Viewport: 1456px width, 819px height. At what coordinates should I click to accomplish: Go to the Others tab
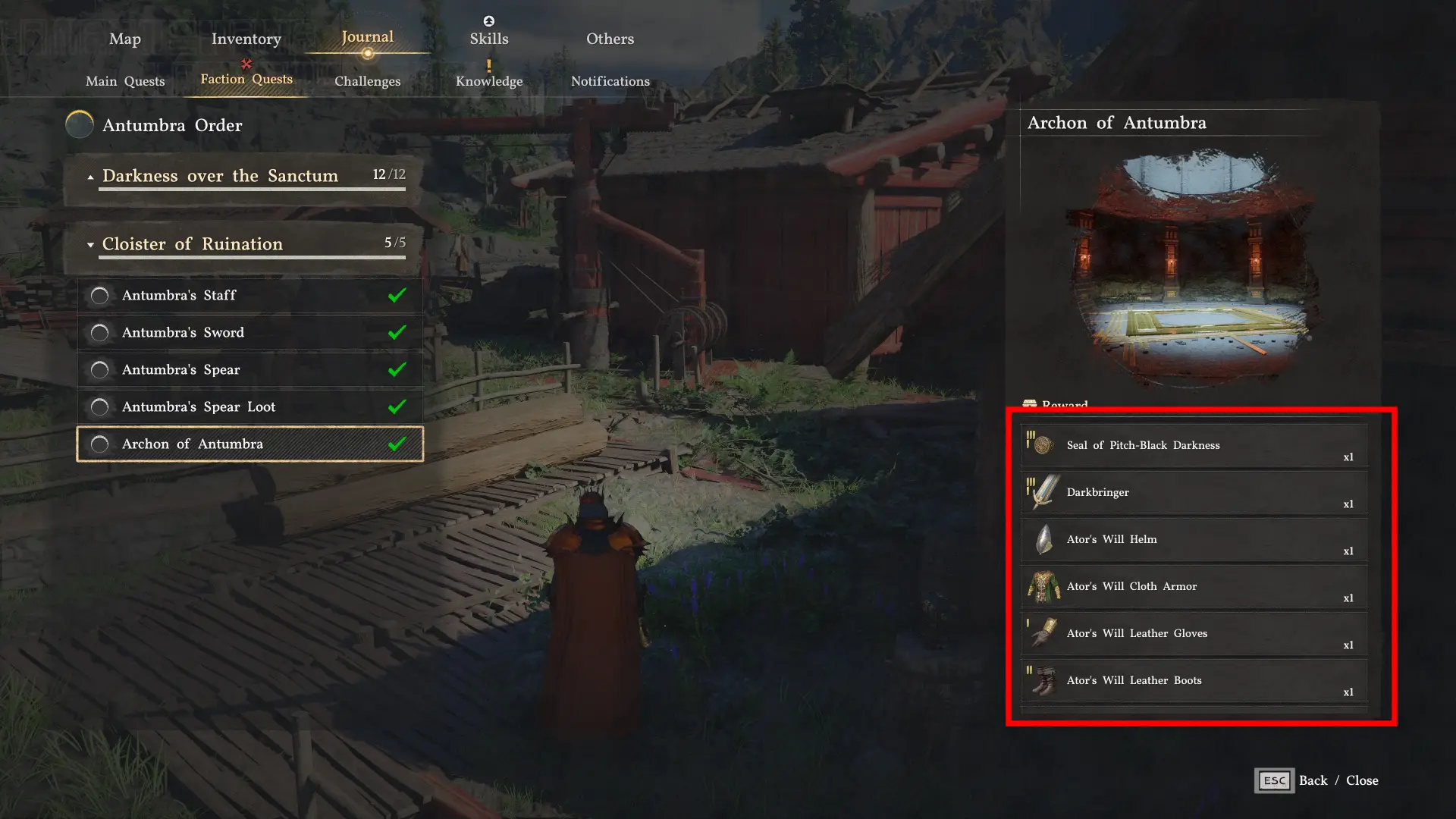pyautogui.click(x=610, y=39)
